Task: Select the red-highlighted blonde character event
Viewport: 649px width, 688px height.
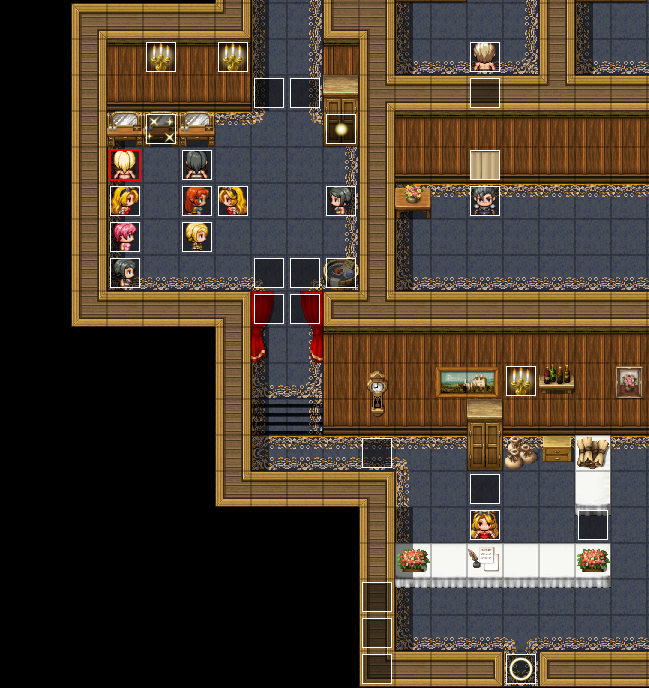Action: [x=125, y=165]
